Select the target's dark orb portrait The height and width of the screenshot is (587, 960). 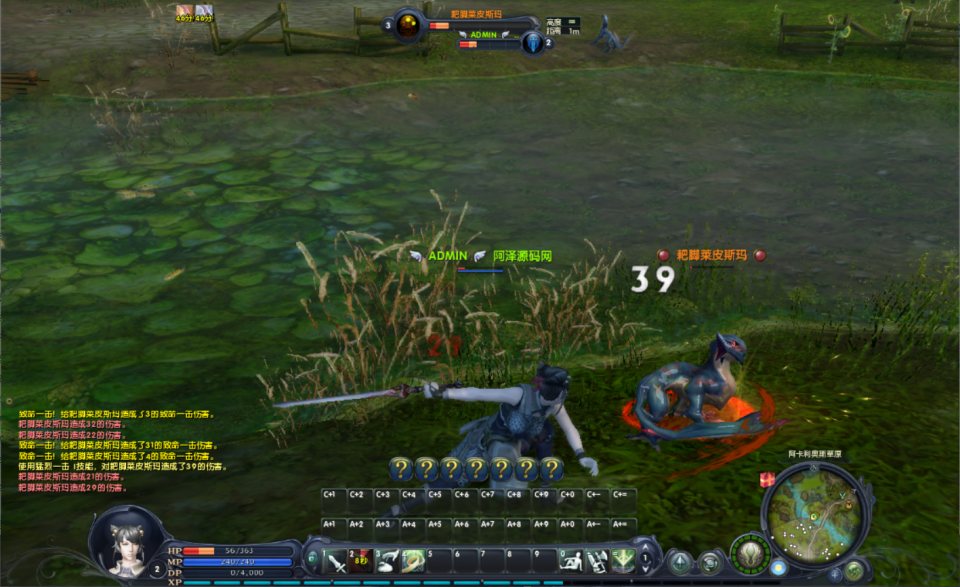pyautogui.click(x=407, y=26)
